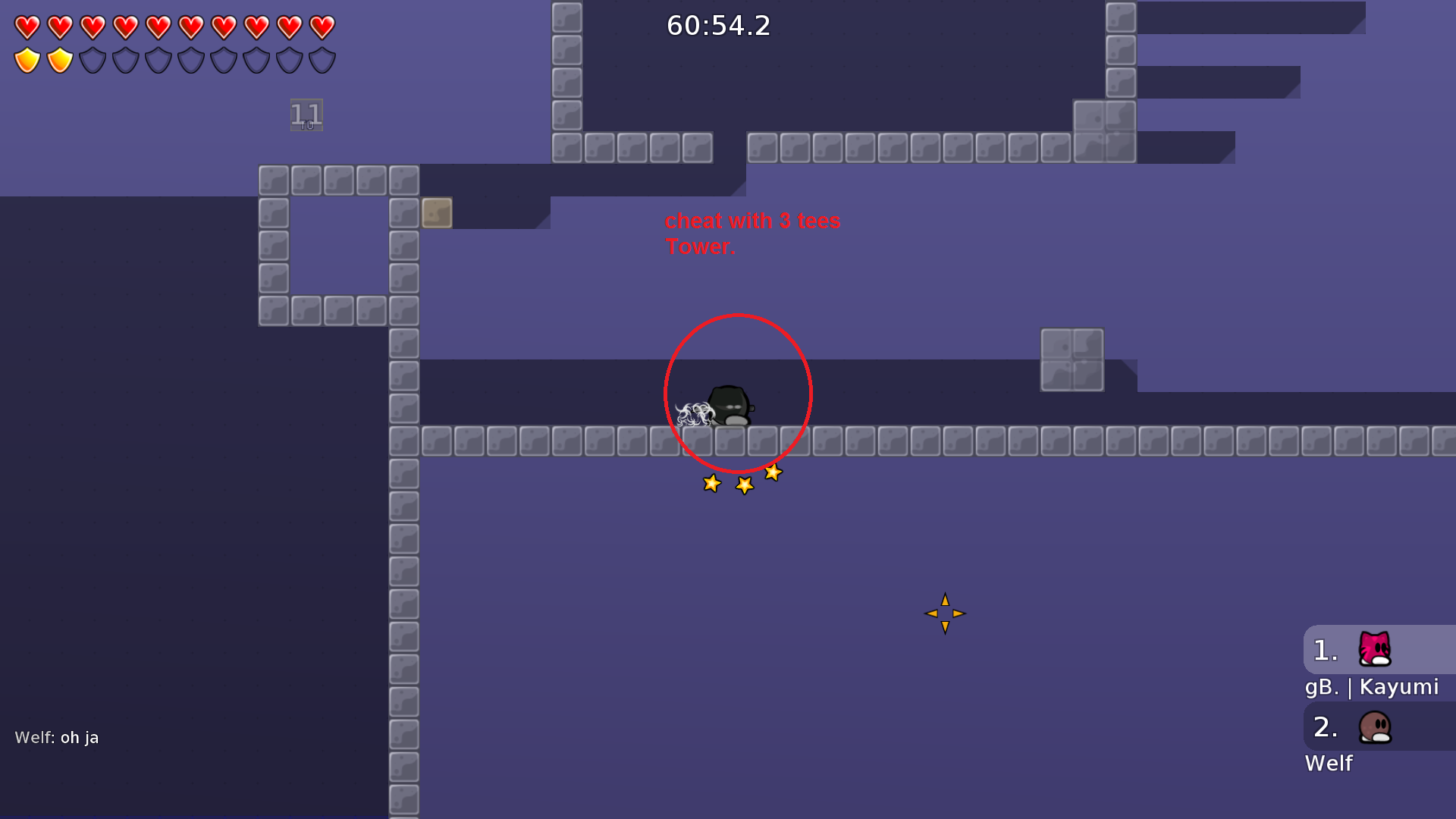The width and height of the screenshot is (1456, 819).
Task: Click the middle star below the circled tee
Action: click(x=744, y=485)
